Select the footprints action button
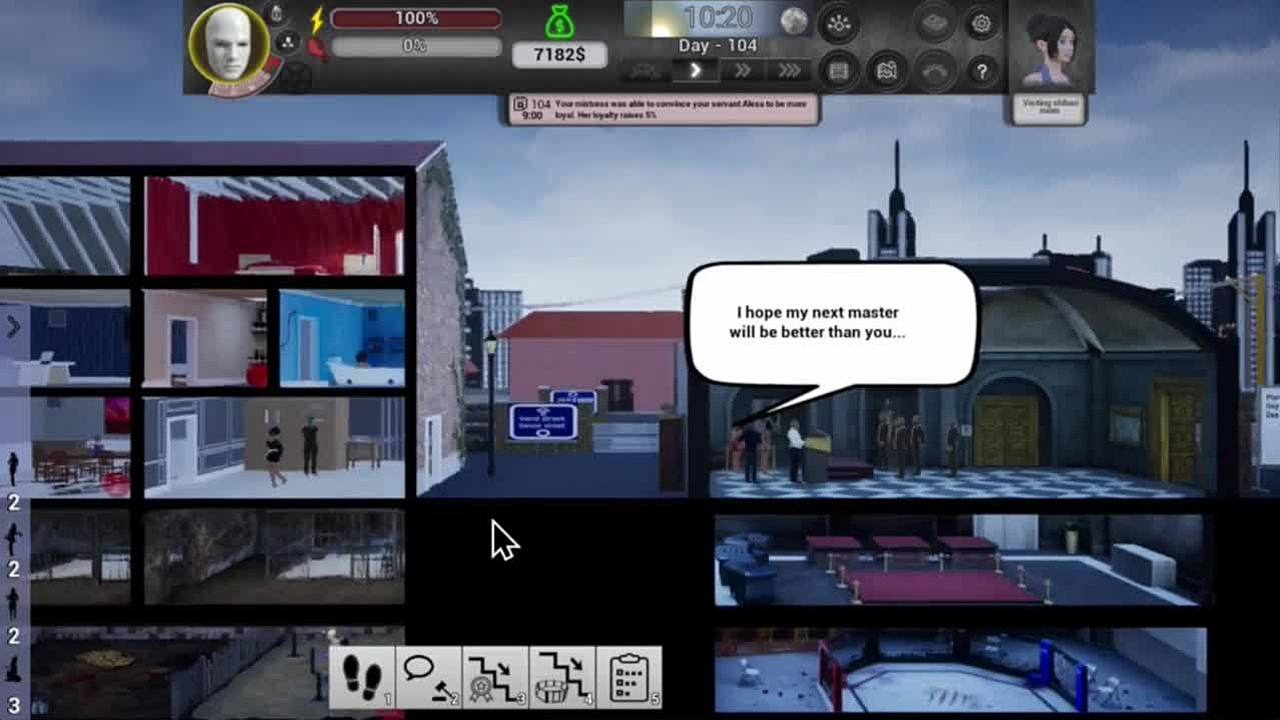This screenshot has width=1280, height=720. point(362,677)
